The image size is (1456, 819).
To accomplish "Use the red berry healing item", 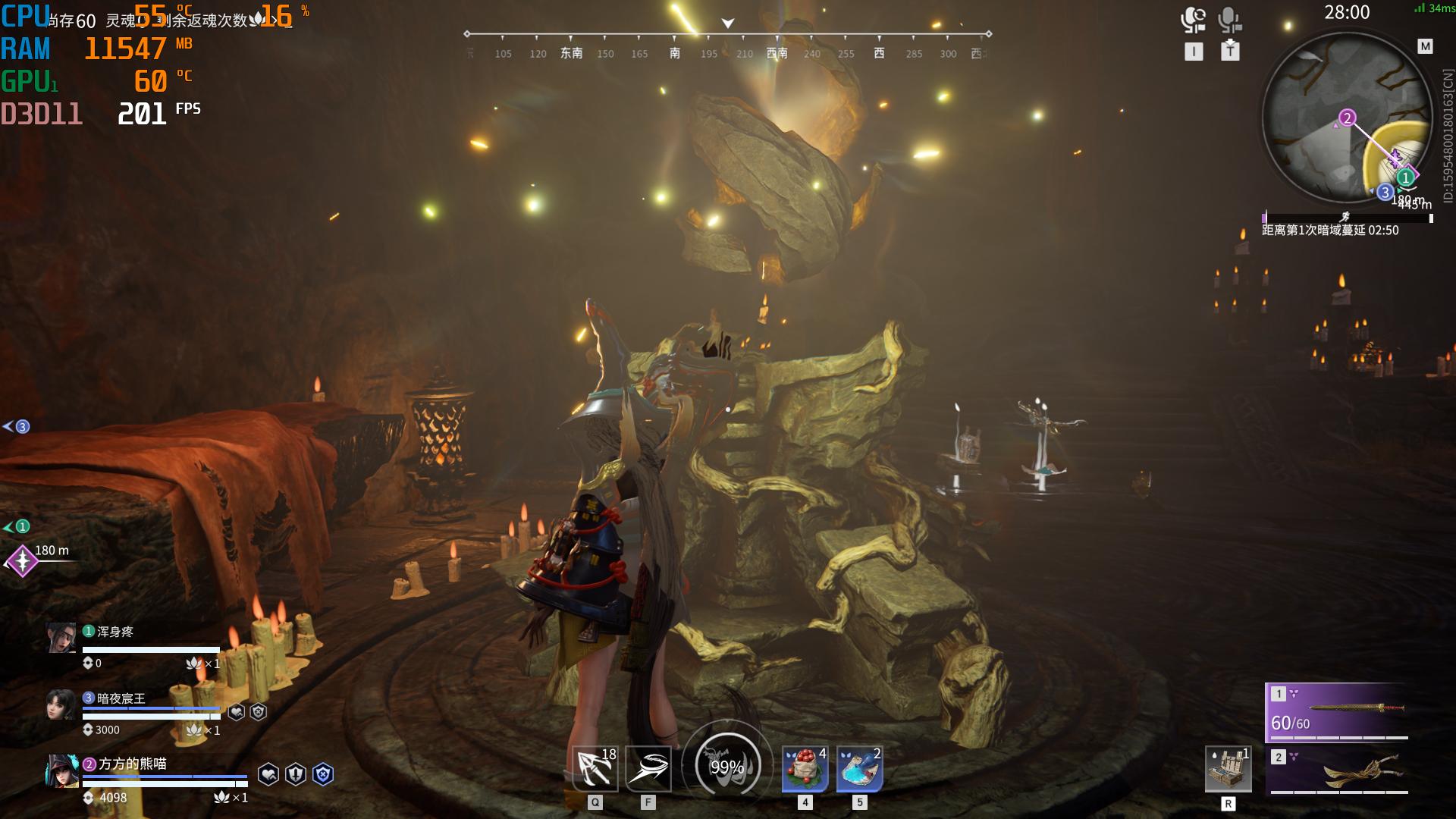I will (x=805, y=769).
